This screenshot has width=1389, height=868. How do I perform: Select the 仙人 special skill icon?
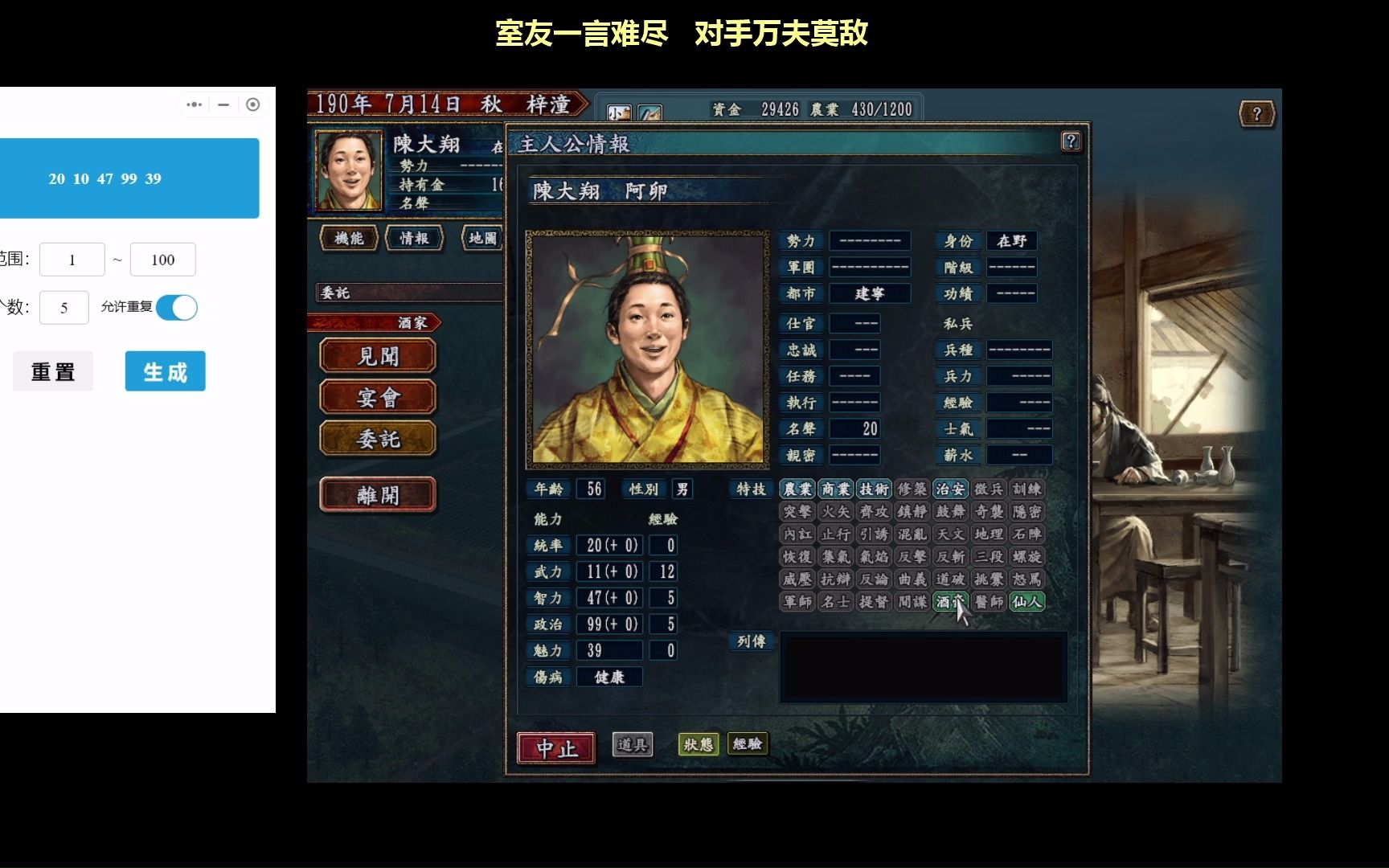tap(1027, 601)
